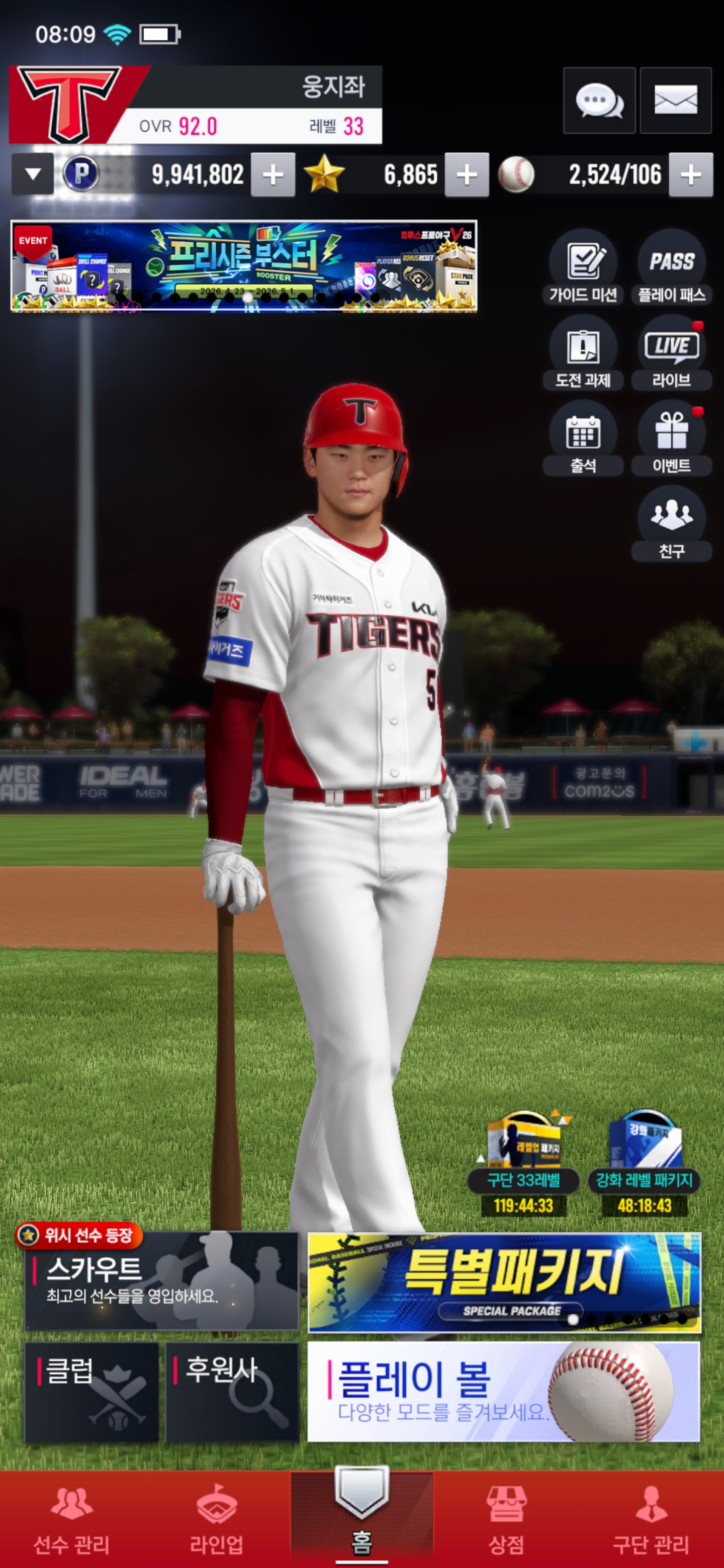Open the 이벤트 gift box menu
724x1568 pixels.
pyautogui.click(x=671, y=438)
